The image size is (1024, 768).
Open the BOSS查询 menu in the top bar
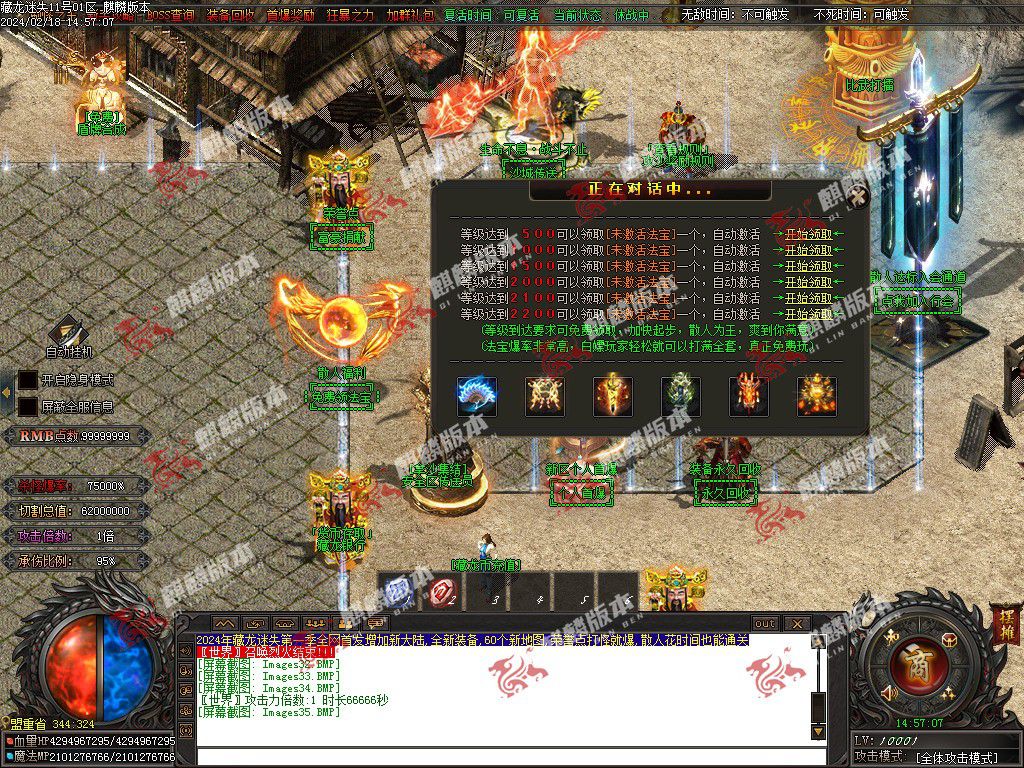click(x=170, y=15)
